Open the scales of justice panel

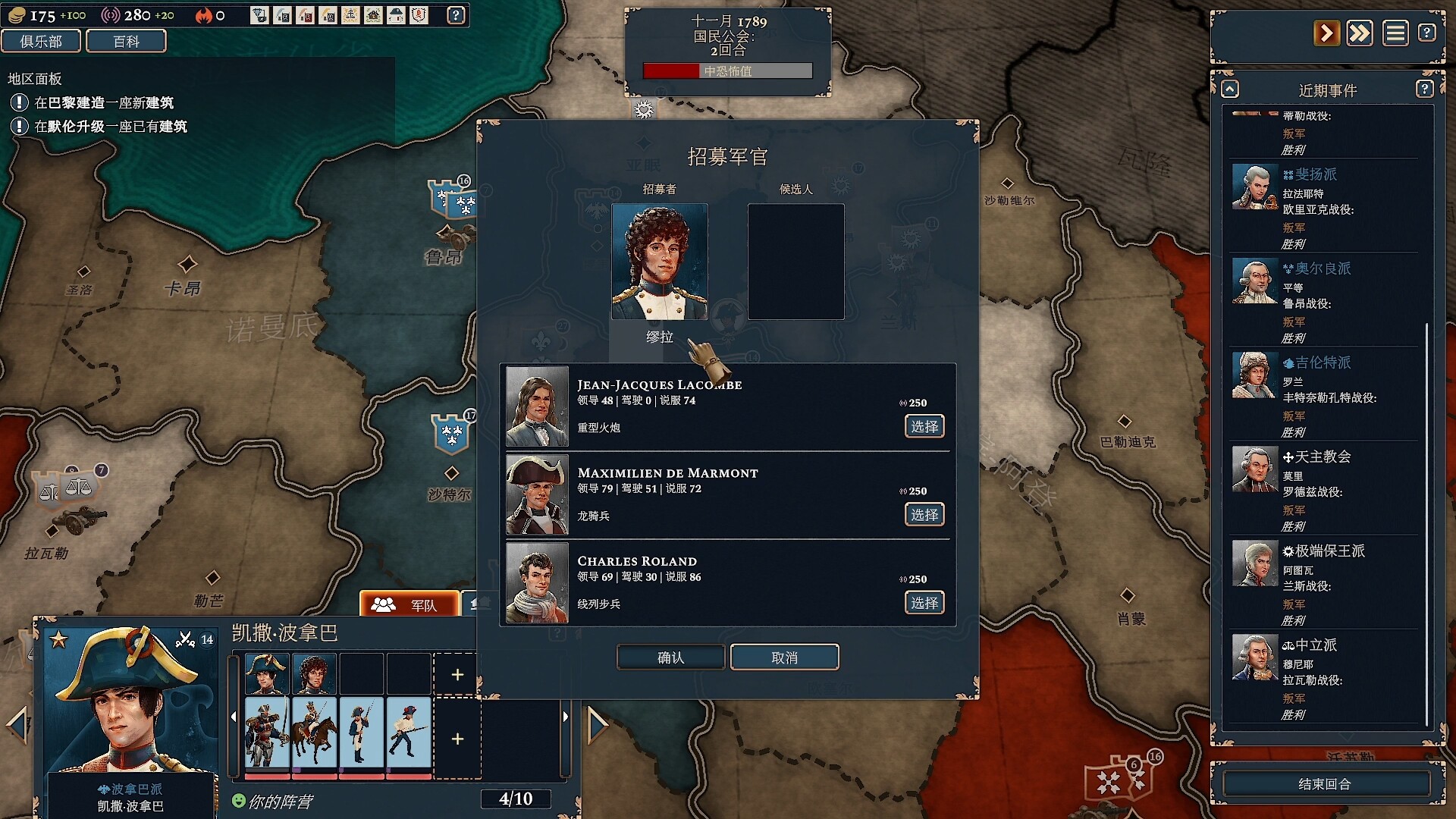coord(350,15)
